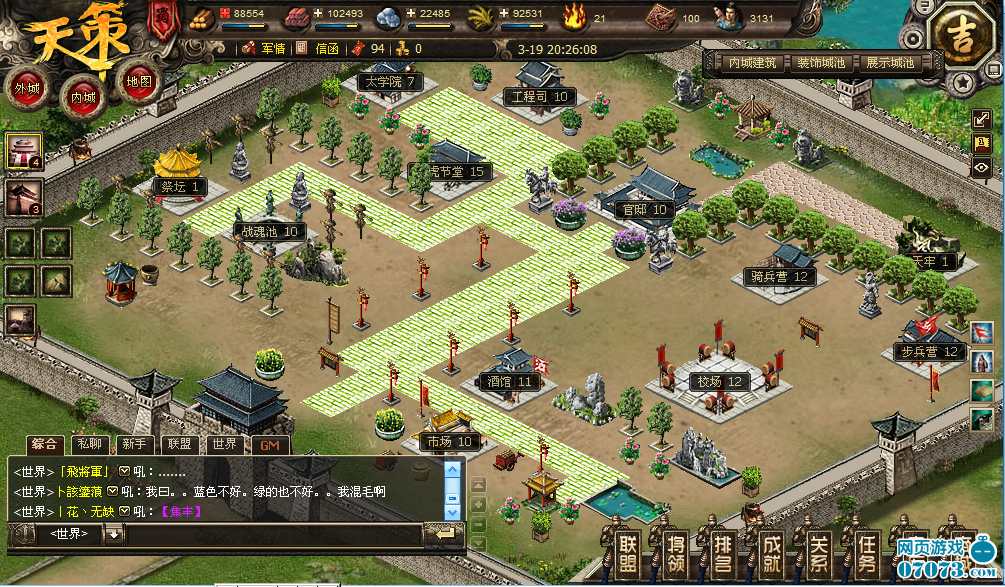Image resolution: width=1005 pixels, height=587 pixels.
Task: Choose the 装饰城池 decorate city button
Action: 820,62
